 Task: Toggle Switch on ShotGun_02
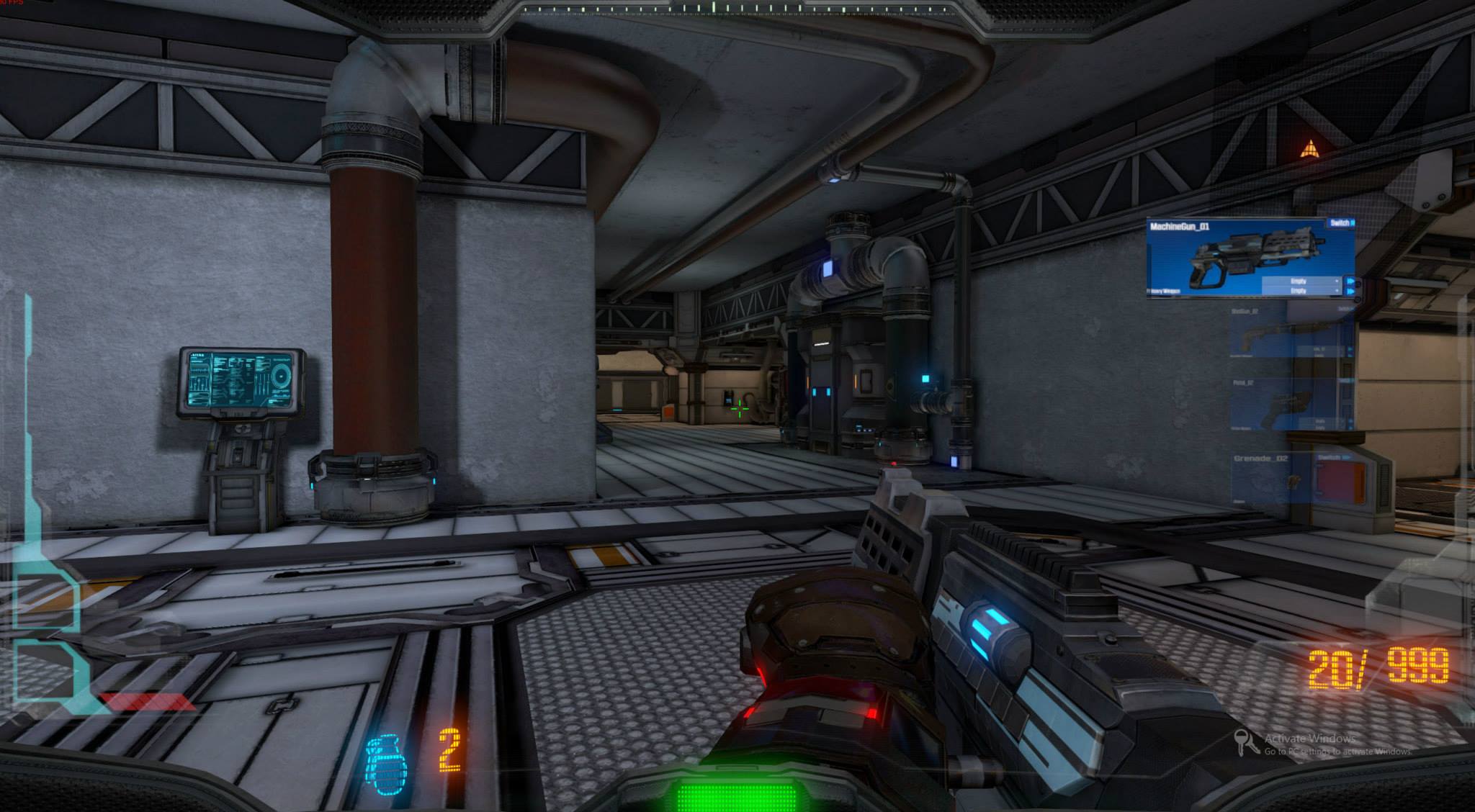[x=1344, y=309]
